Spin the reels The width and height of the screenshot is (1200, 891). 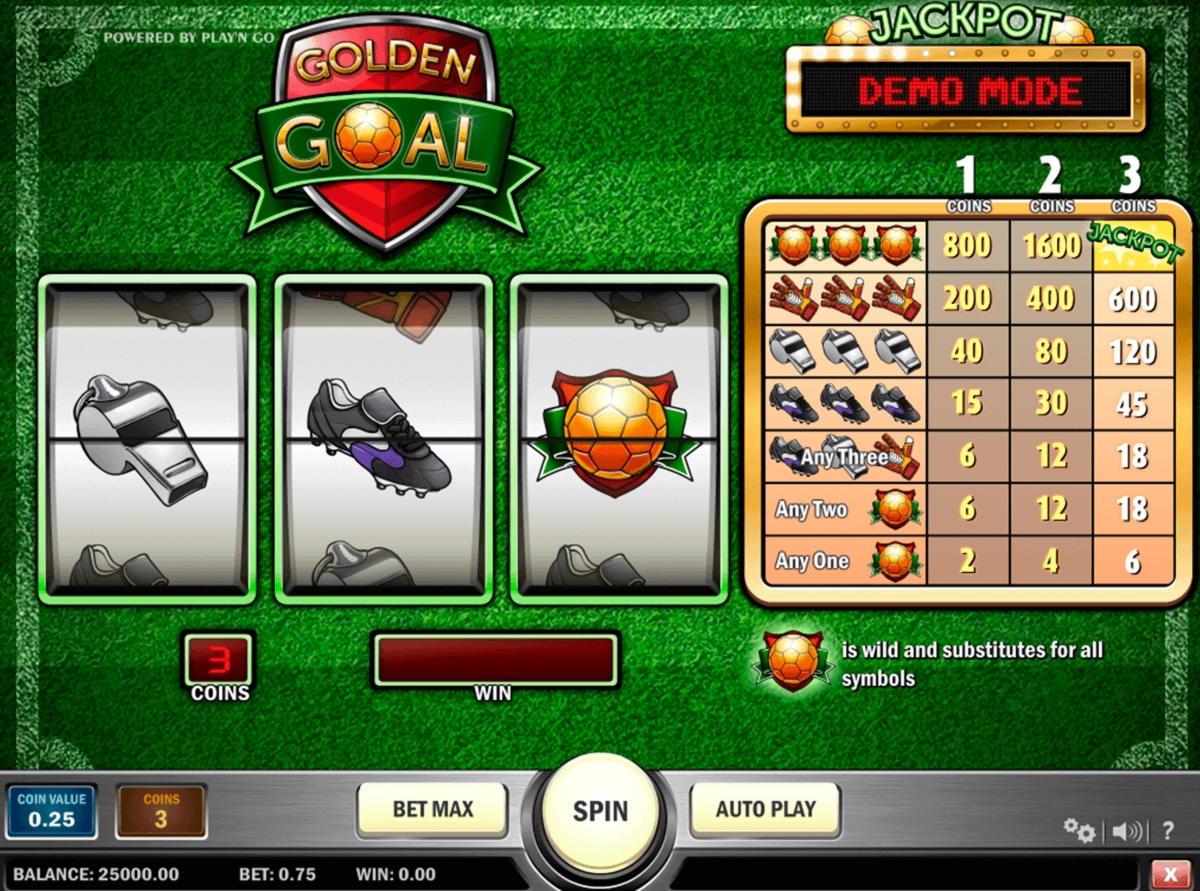click(x=600, y=810)
